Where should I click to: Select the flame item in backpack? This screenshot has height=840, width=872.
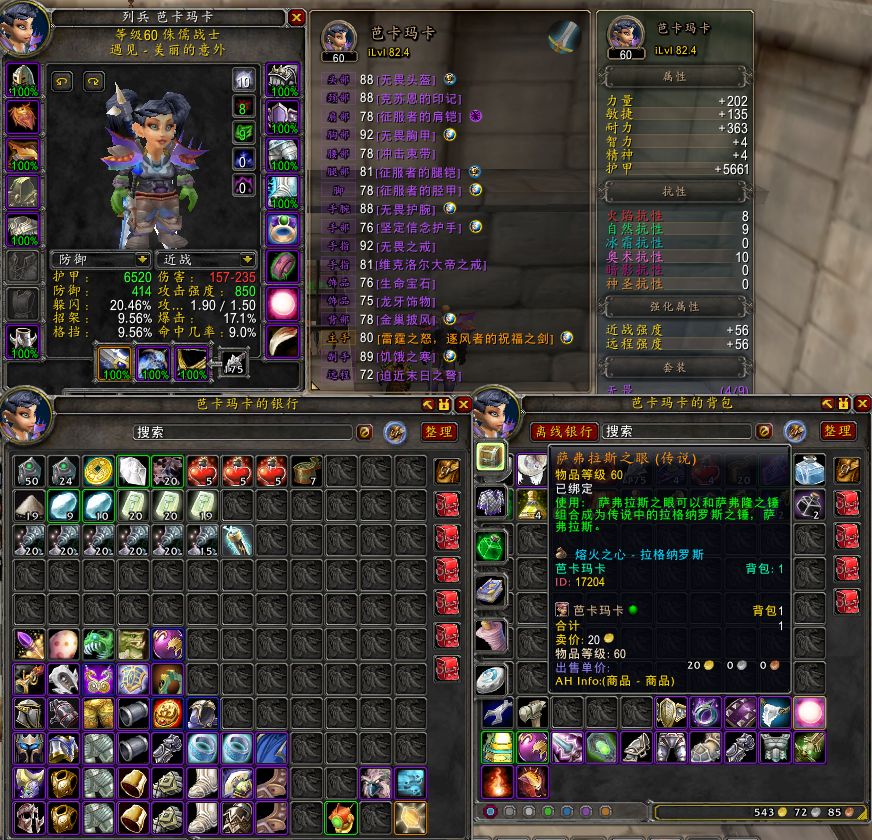(x=497, y=782)
